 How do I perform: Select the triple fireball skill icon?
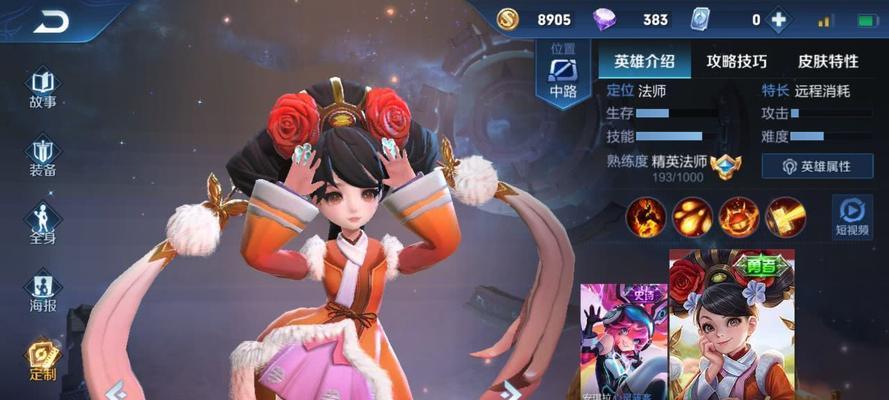[692, 217]
